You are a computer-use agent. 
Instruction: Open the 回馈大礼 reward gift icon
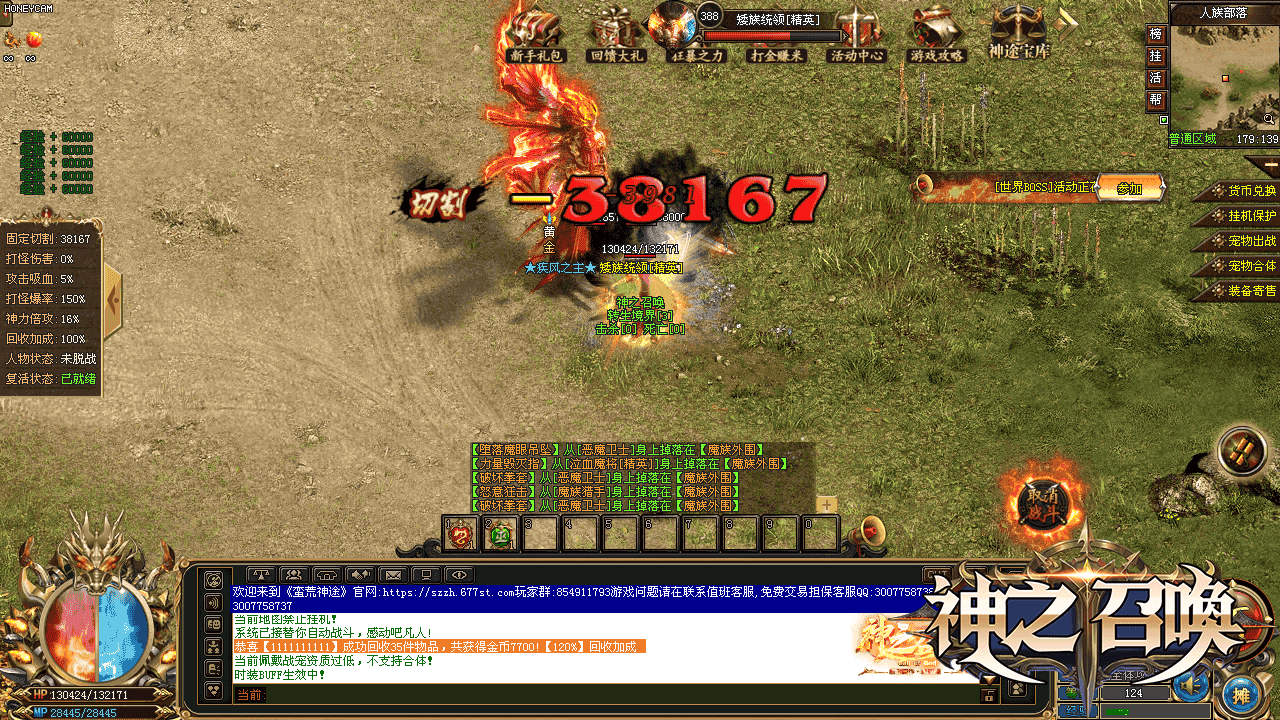[x=617, y=36]
